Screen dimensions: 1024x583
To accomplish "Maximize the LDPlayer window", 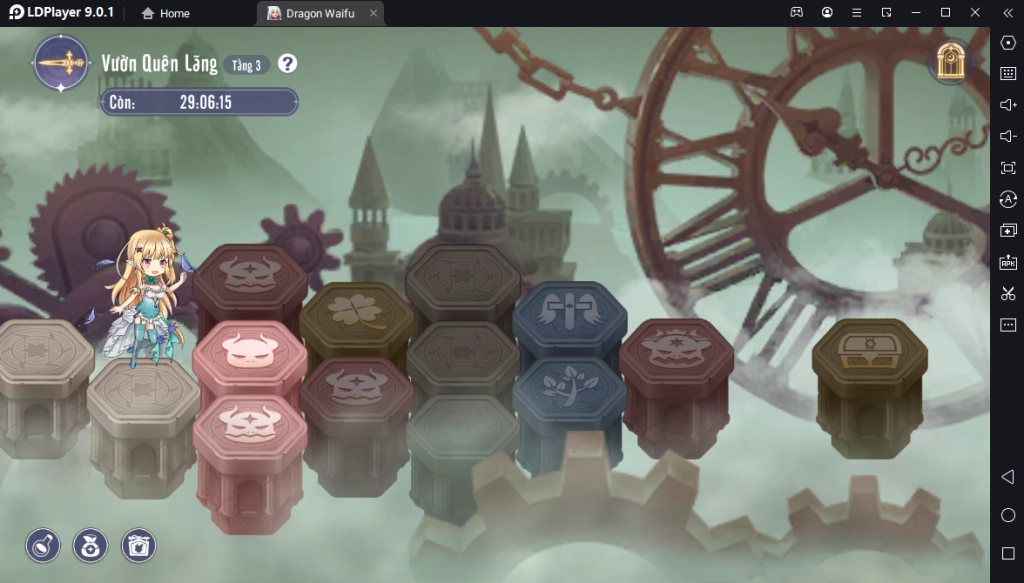I will coord(945,12).
